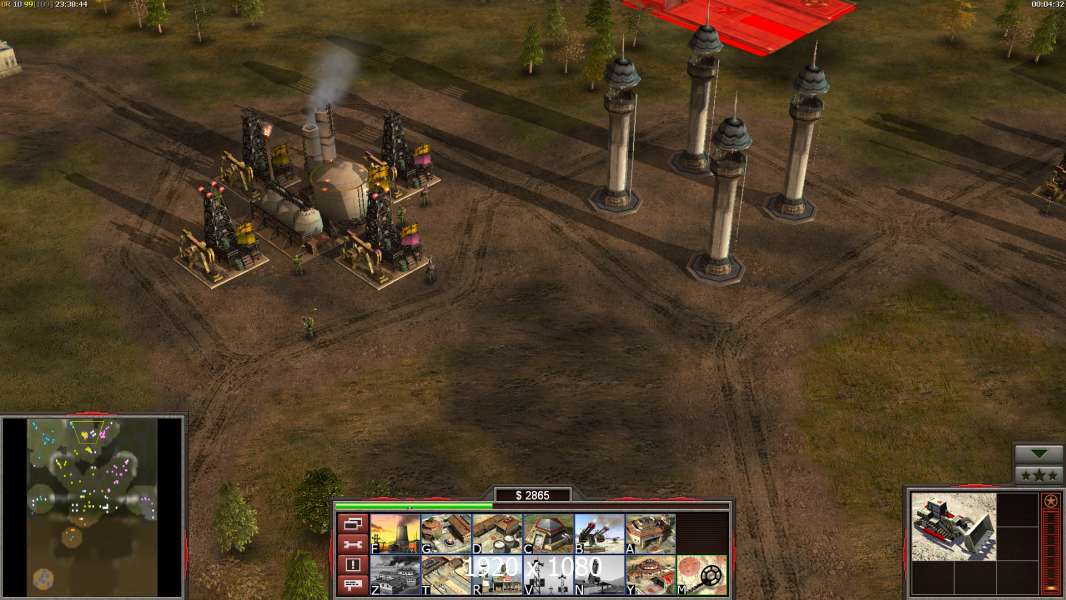Collapse the control bar with down arrow
The height and width of the screenshot is (600, 1066).
tap(1039, 454)
